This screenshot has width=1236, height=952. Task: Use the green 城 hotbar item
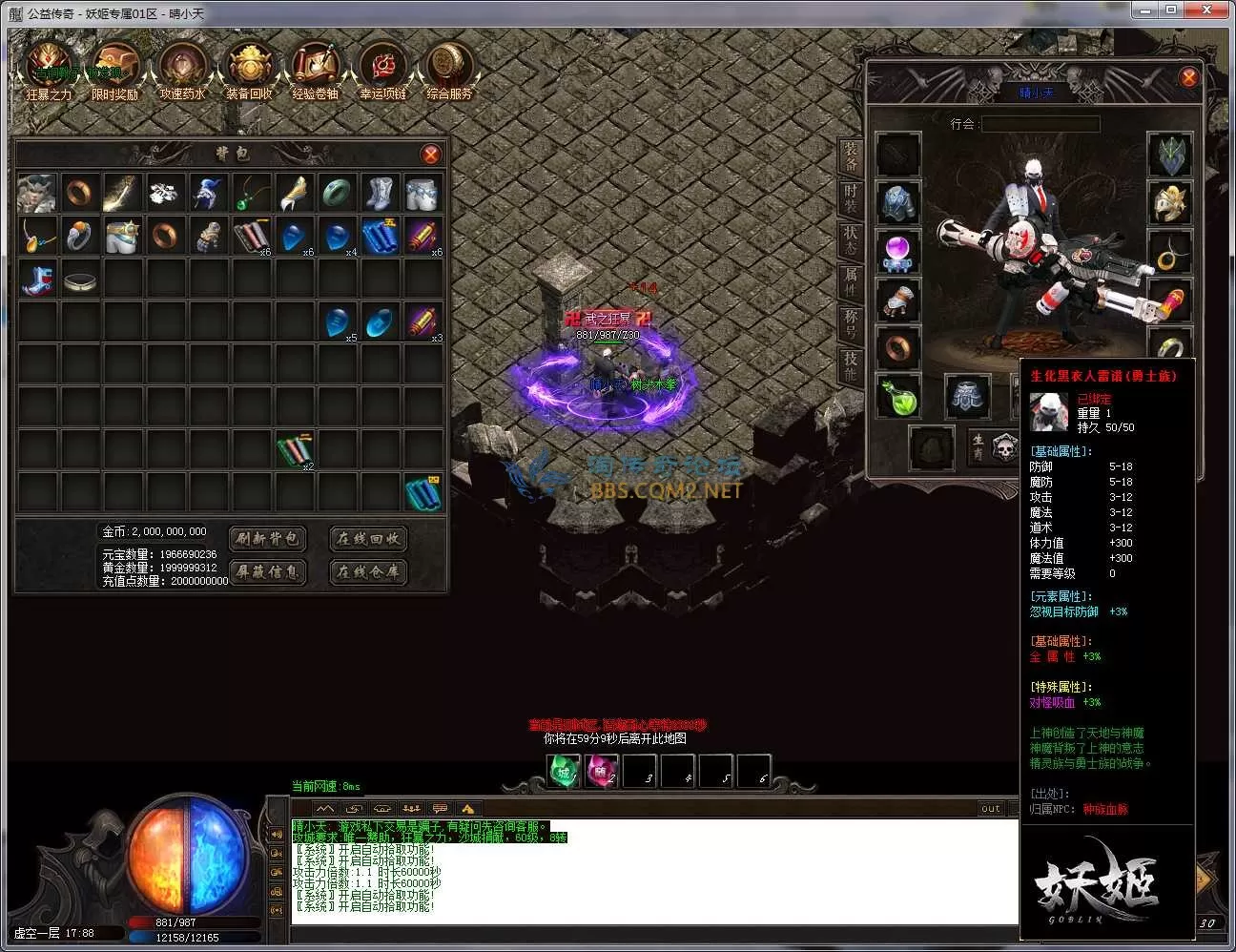click(x=564, y=772)
